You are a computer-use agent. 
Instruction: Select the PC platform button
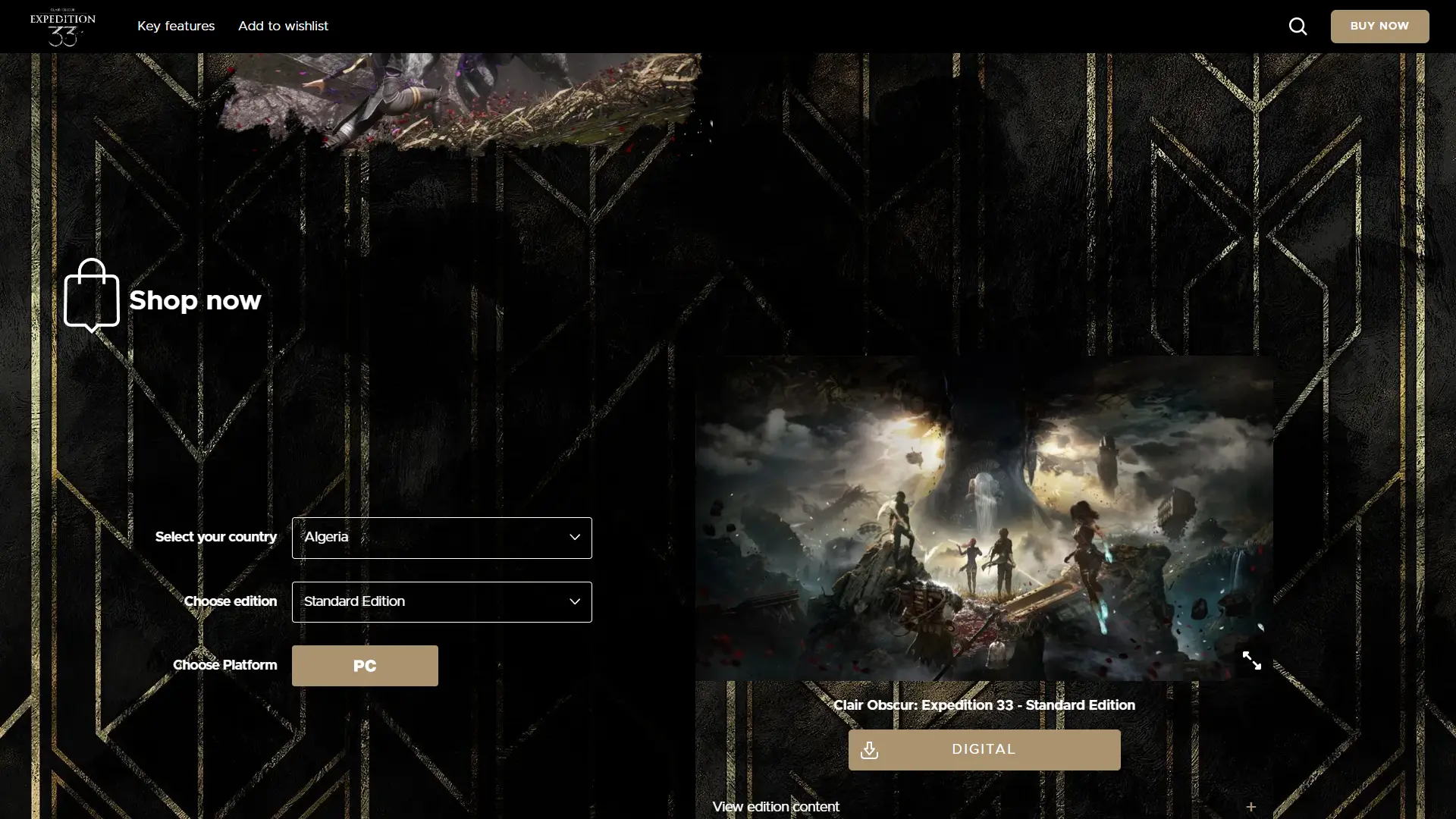coord(365,666)
